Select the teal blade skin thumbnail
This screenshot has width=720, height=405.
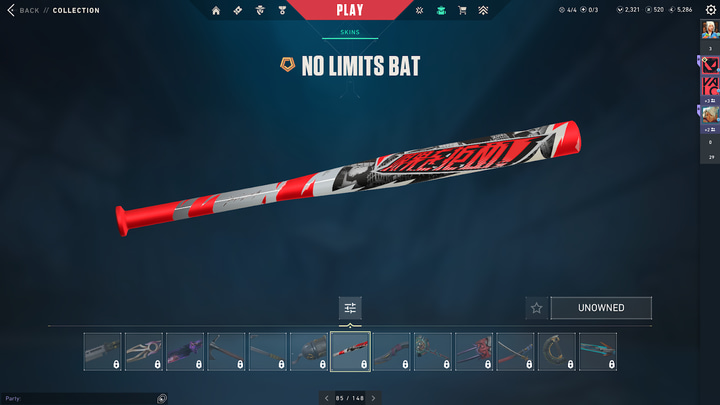click(x=598, y=352)
